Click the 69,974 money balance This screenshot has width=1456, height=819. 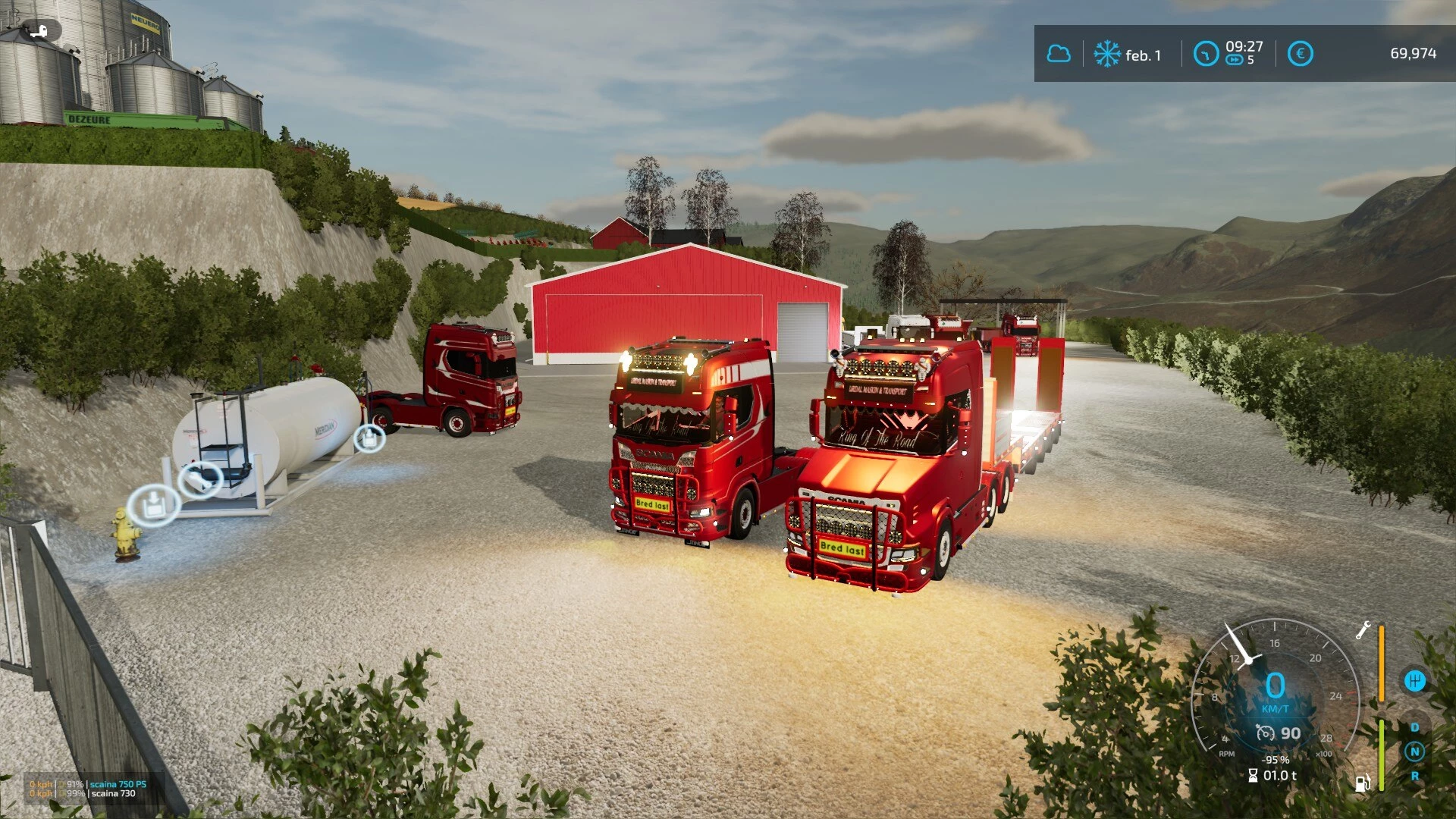click(1414, 53)
